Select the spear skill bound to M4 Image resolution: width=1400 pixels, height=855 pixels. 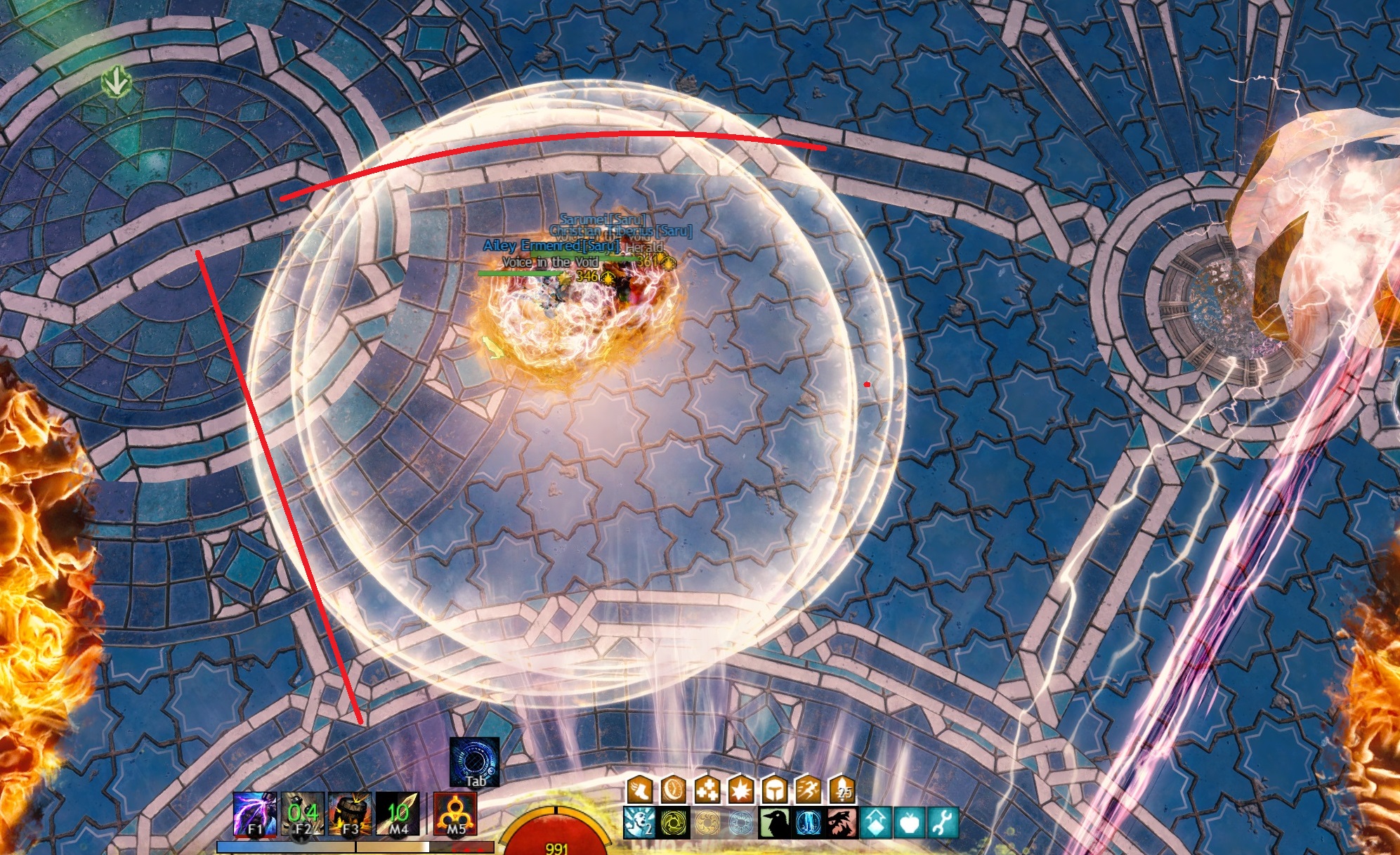tap(398, 814)
